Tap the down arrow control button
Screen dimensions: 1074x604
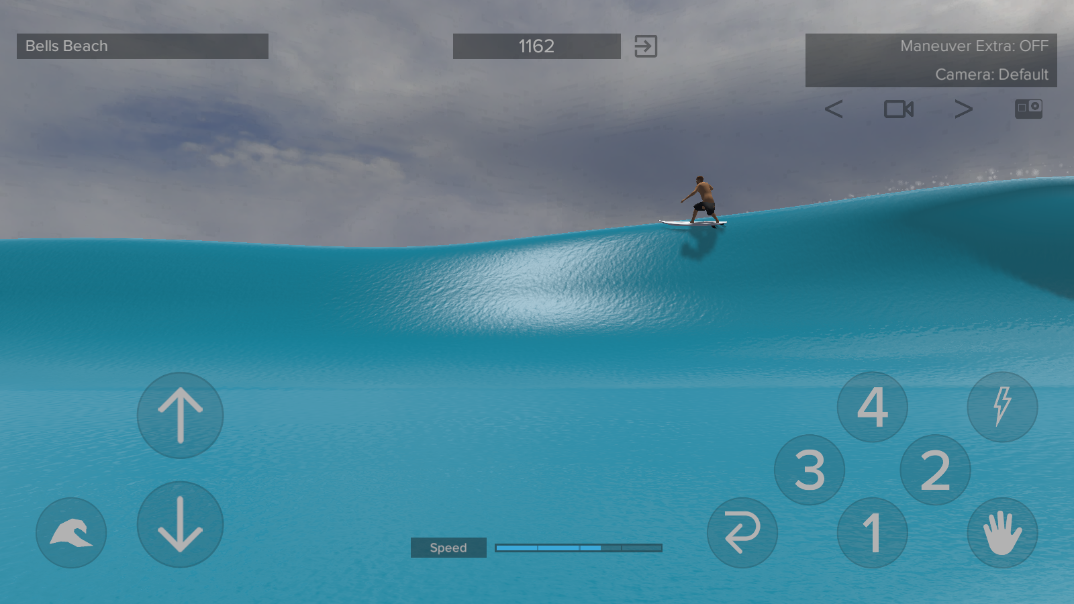180,524
